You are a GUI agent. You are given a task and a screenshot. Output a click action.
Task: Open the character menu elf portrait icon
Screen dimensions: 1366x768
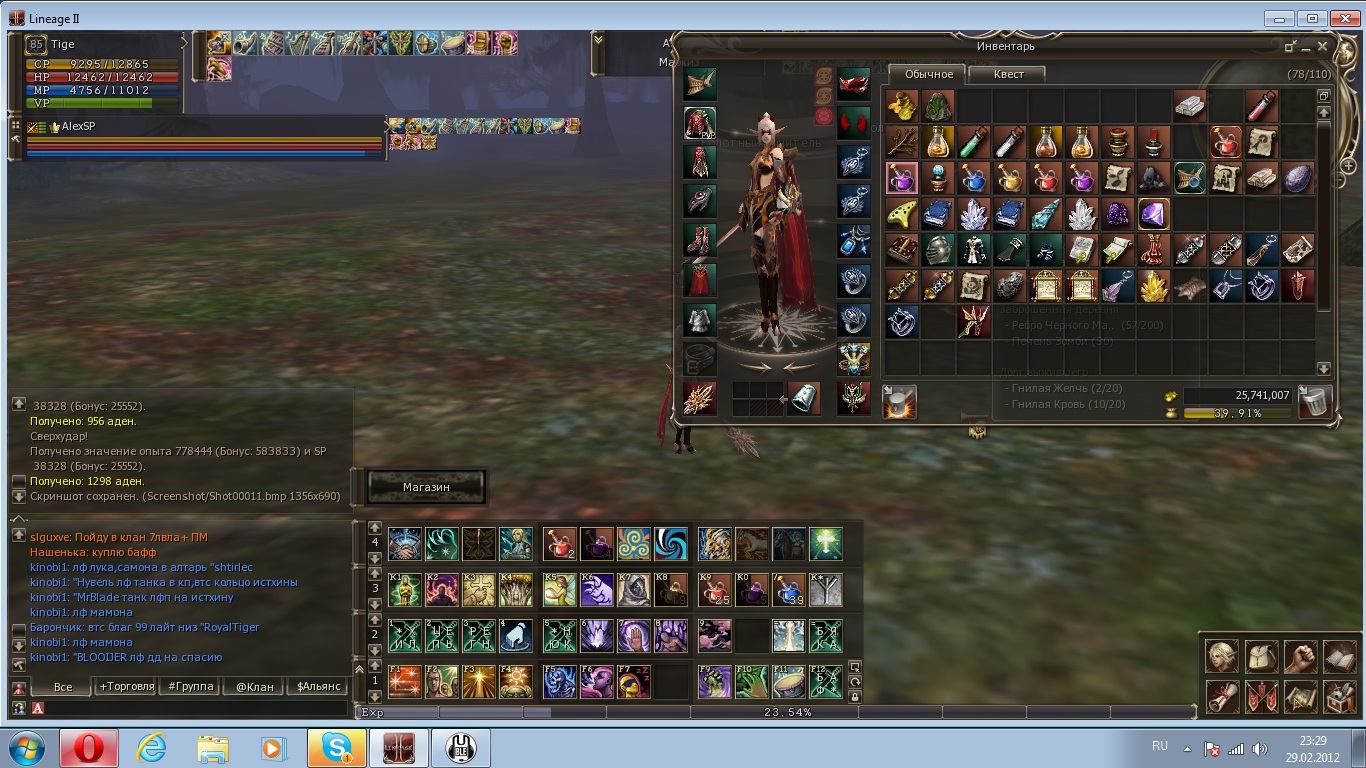point(1222,656)
